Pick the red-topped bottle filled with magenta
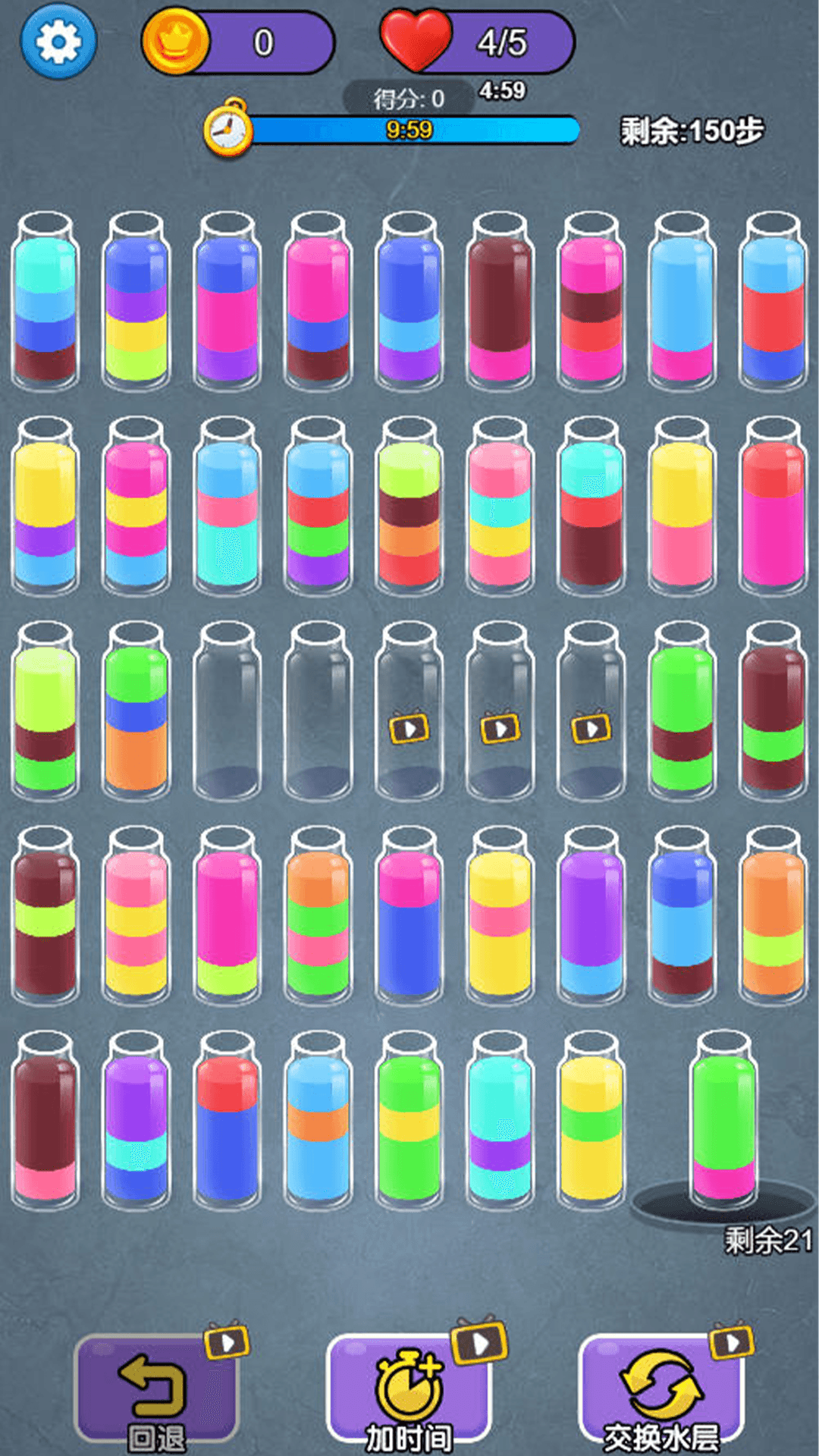This screenshot has height=1456, width=819. (773, 508)
